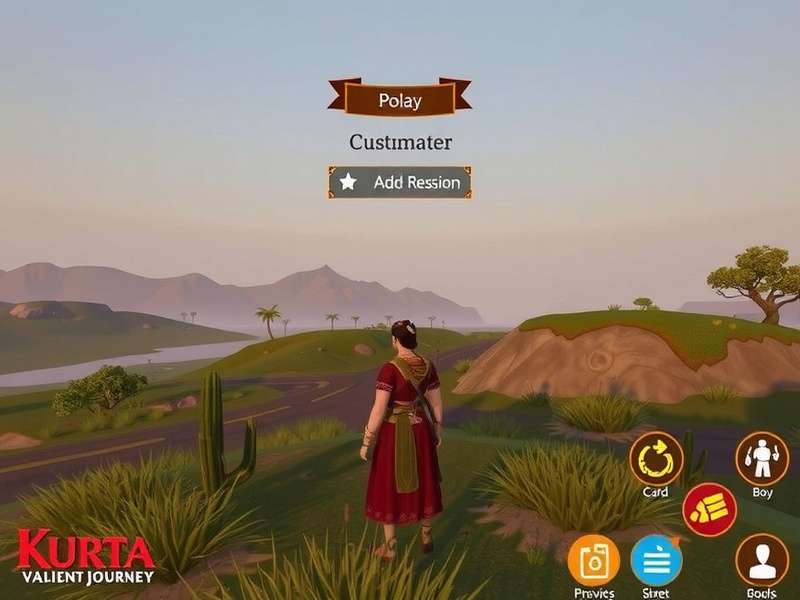Open the Card circular arrow icon
The width and height of the screenshot is (800, 600).
[x=656, y=459]
